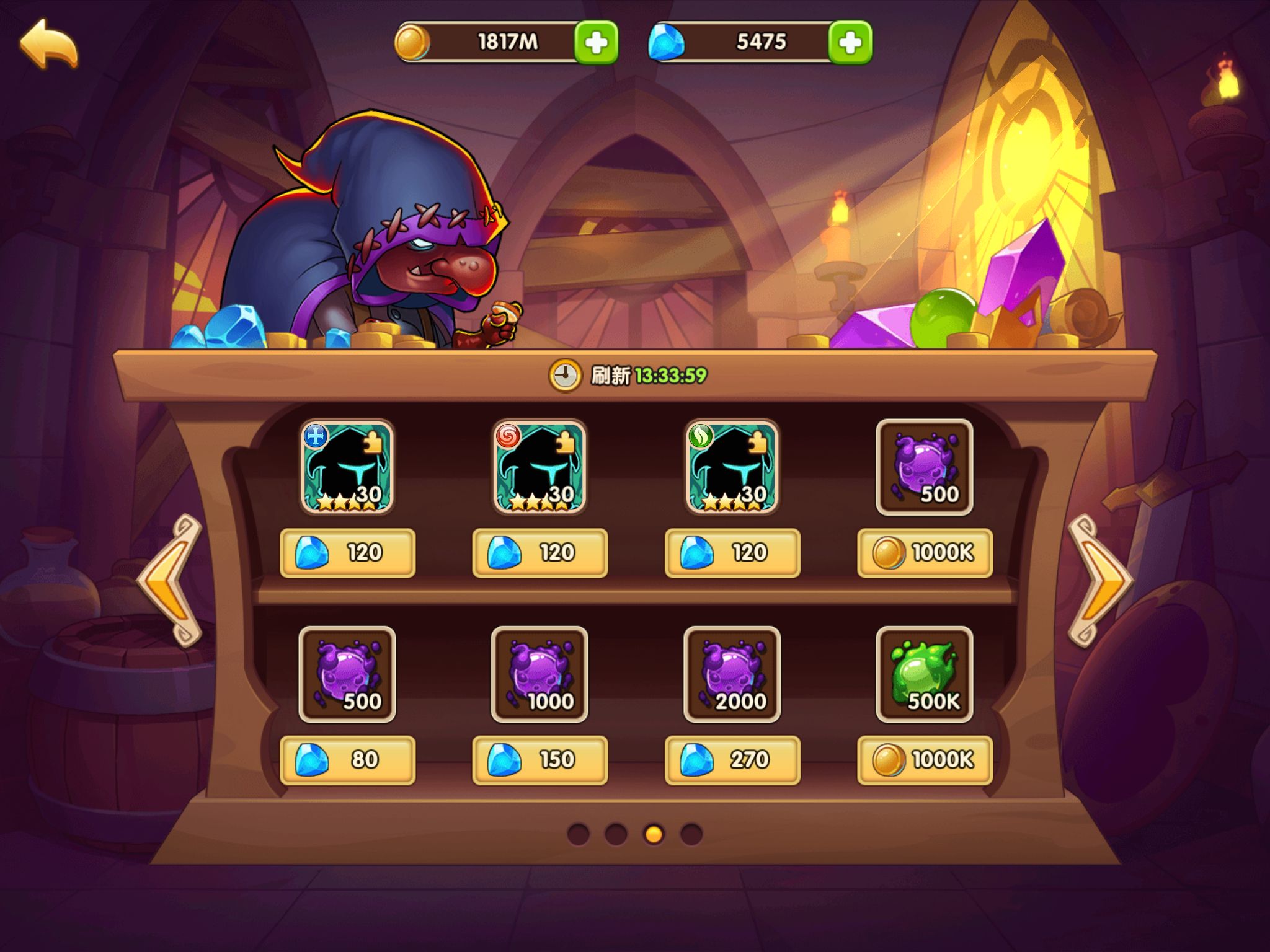Viewport: 1270px width, 952px height.
Task: Add more gold coins with green plus
Action: (x=596, y=43)
